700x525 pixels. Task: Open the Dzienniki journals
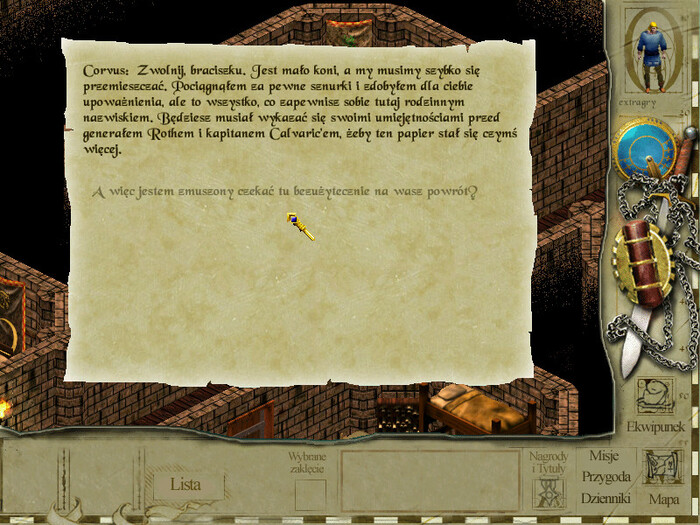point(606,497)
